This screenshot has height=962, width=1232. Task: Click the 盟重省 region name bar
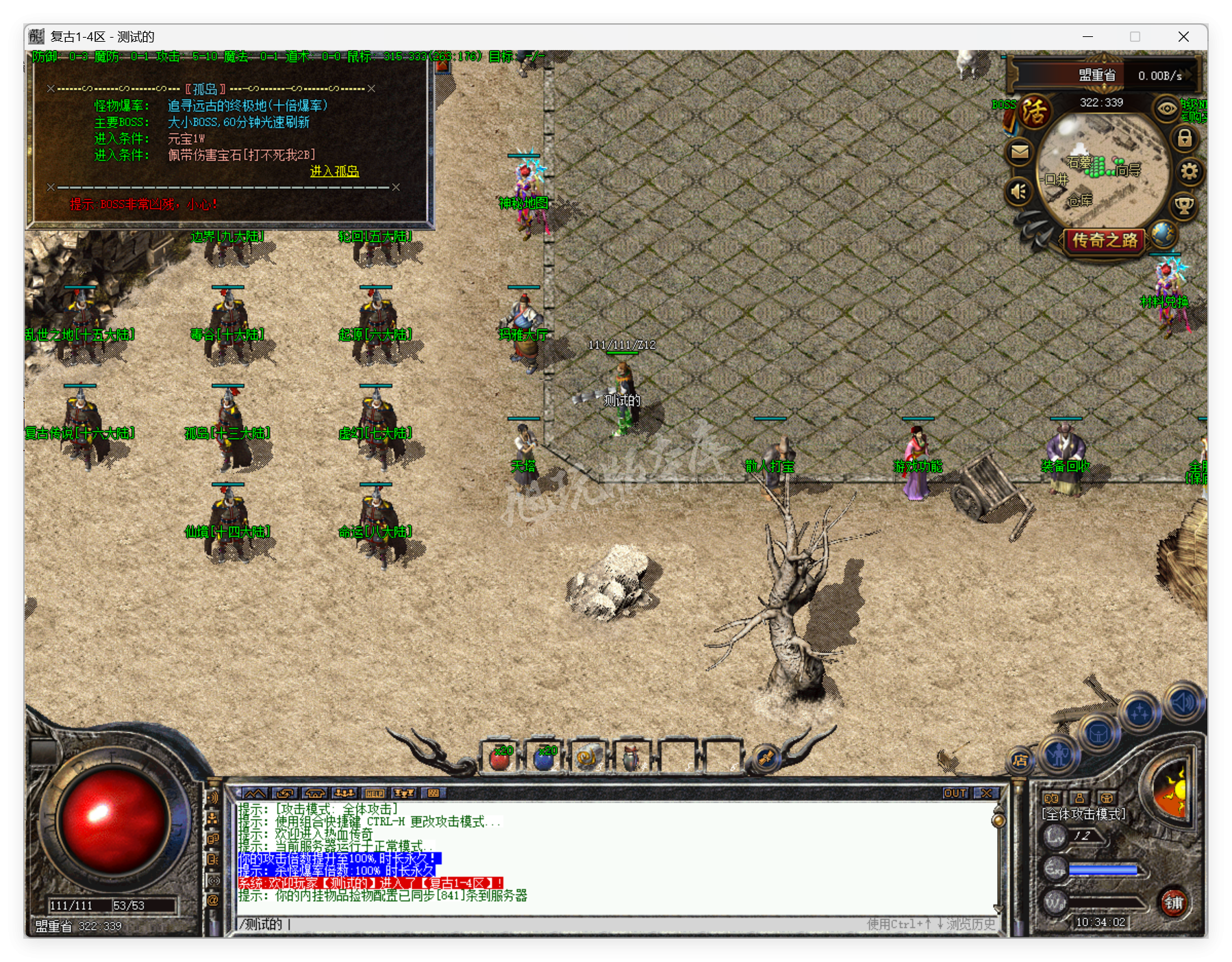pos(1098,75)
